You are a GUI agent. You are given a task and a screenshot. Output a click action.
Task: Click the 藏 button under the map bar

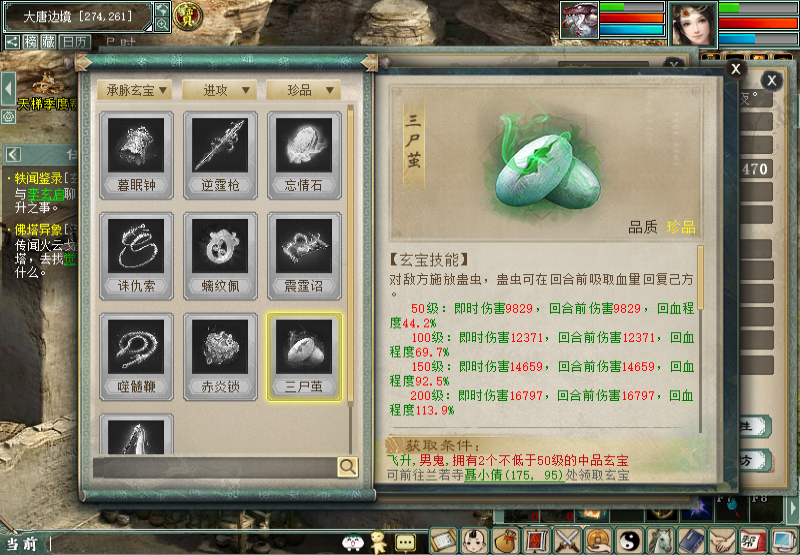(48, 42)
